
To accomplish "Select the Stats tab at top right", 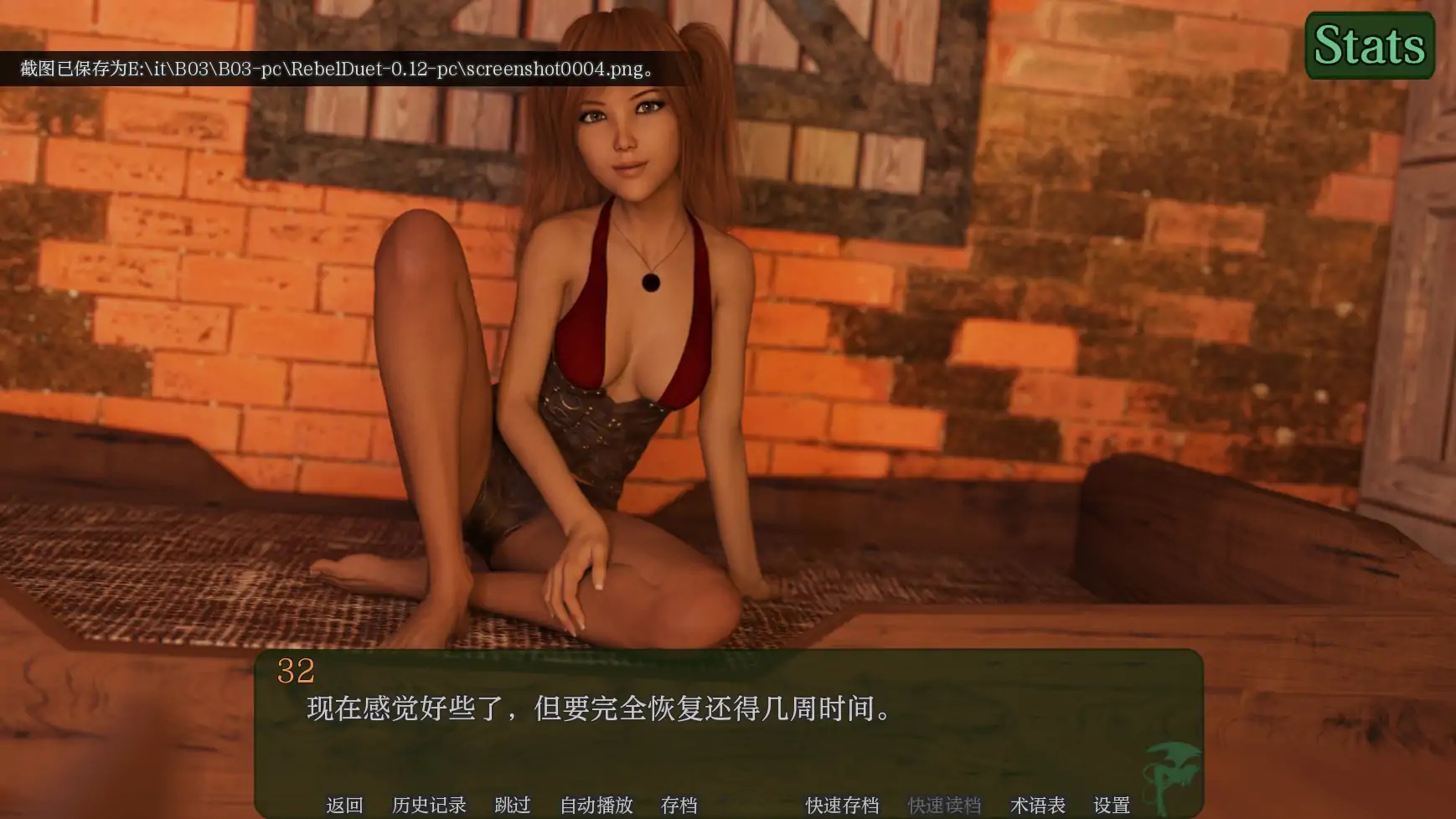I will click(1370, 46).
